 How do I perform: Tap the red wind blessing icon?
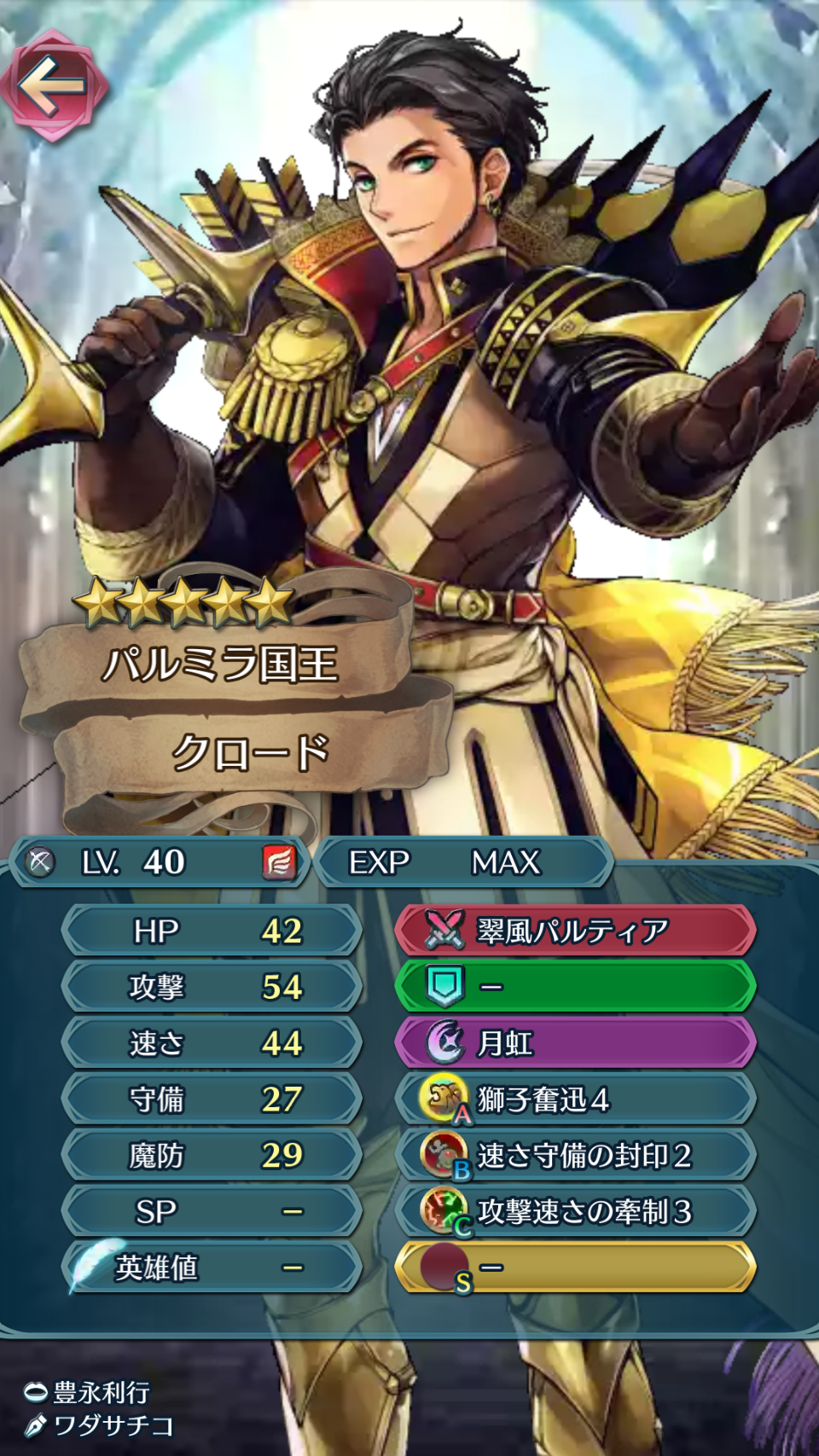pos(279,862)
